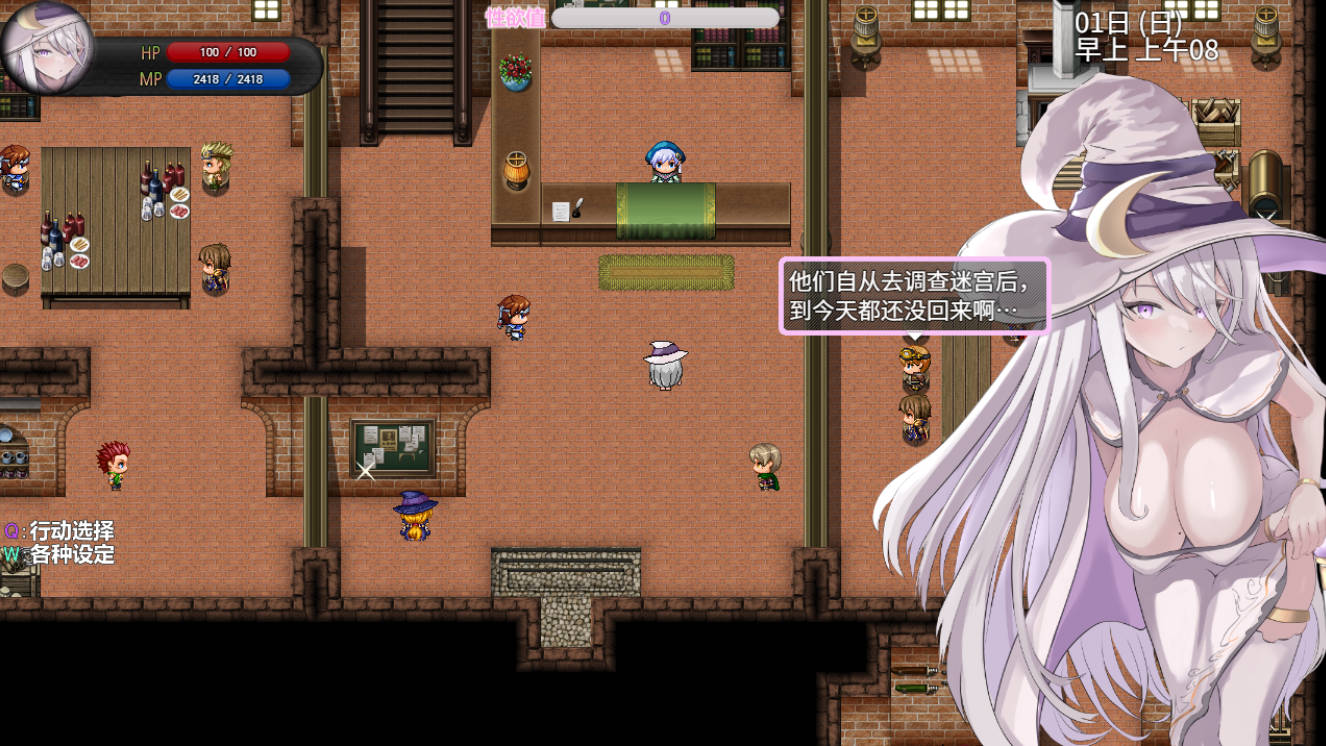1326x746 pixels.
Task: Click the large witch character portrait
Action: pyautogui.click(x=1150, y=400)
